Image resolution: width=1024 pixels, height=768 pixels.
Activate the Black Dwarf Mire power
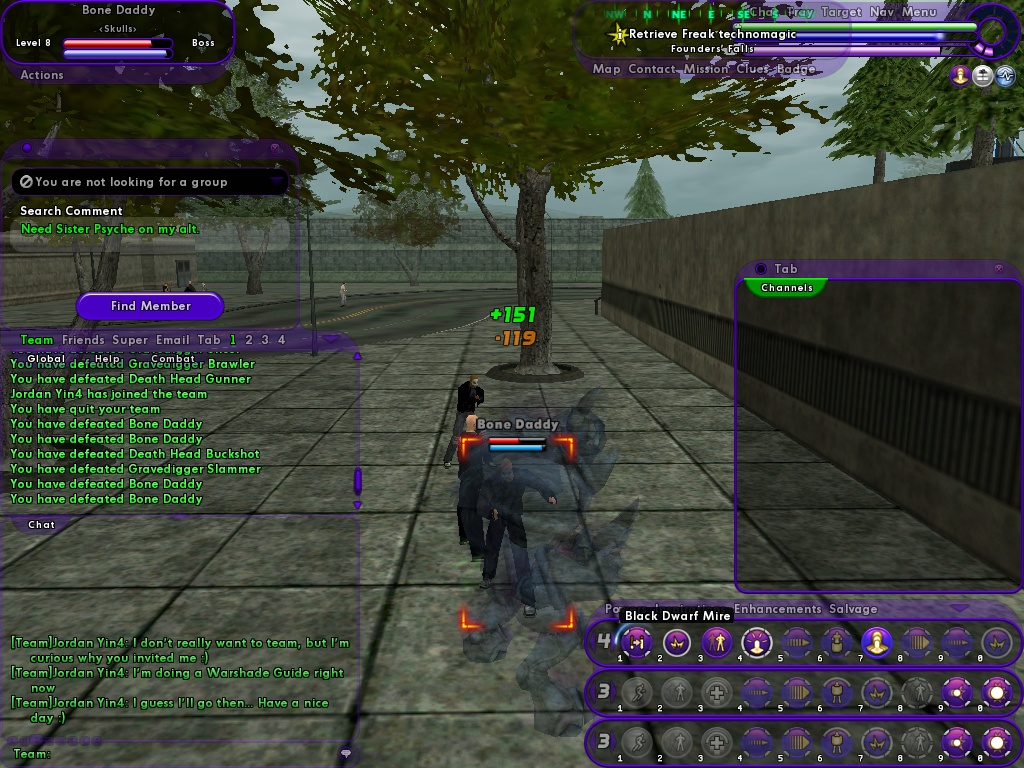(637, 642)
